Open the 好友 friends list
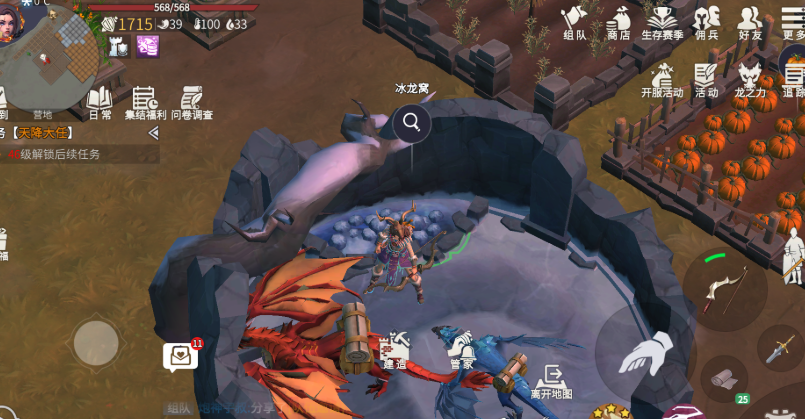 click(750, 22)
